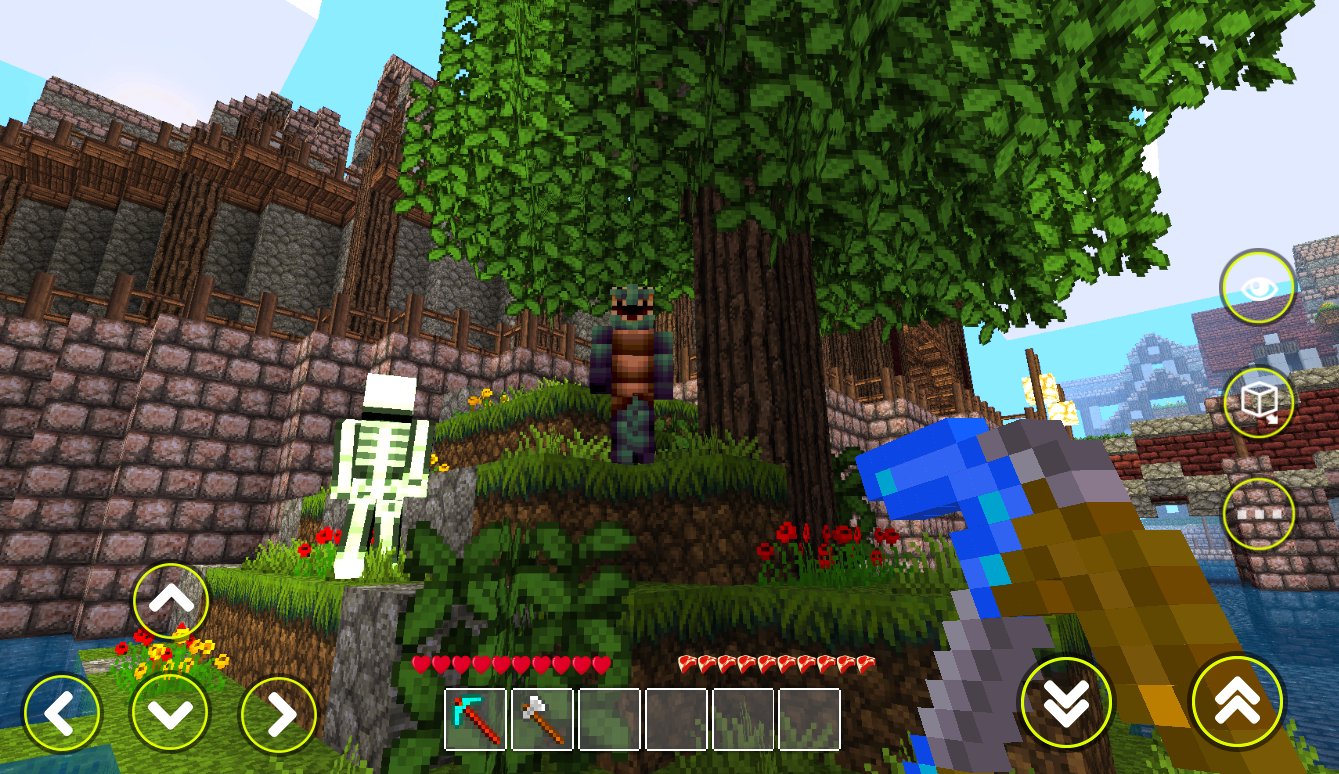Toggle build mode via the cube button

pyautogui.click(x=1259, y=402)
